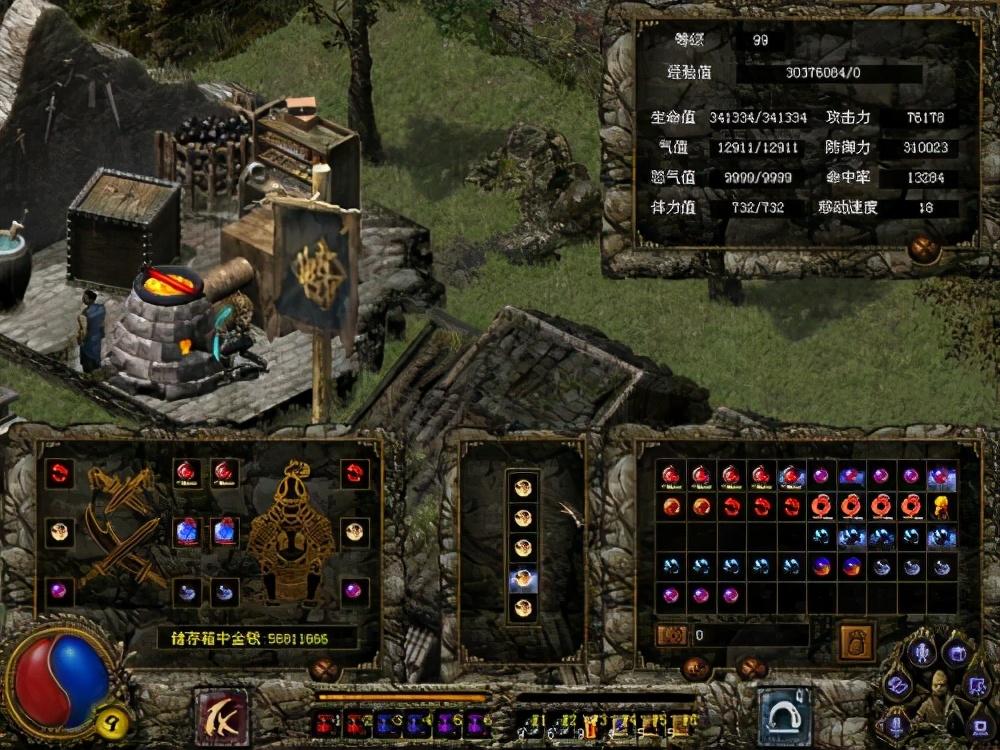Viewport: 1000px width, 750px height.
Task: Close the character stats panel
Action: tap(923, 249)
